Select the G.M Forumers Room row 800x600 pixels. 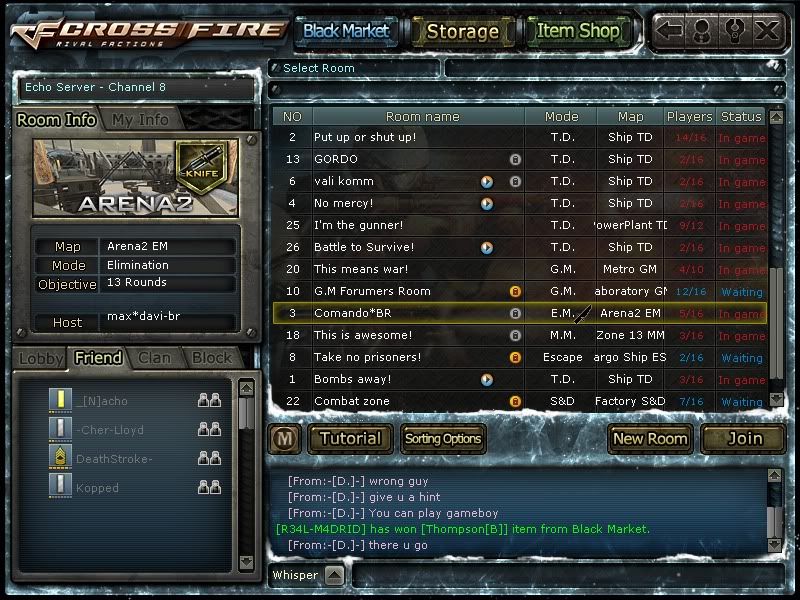coord(372,291)
